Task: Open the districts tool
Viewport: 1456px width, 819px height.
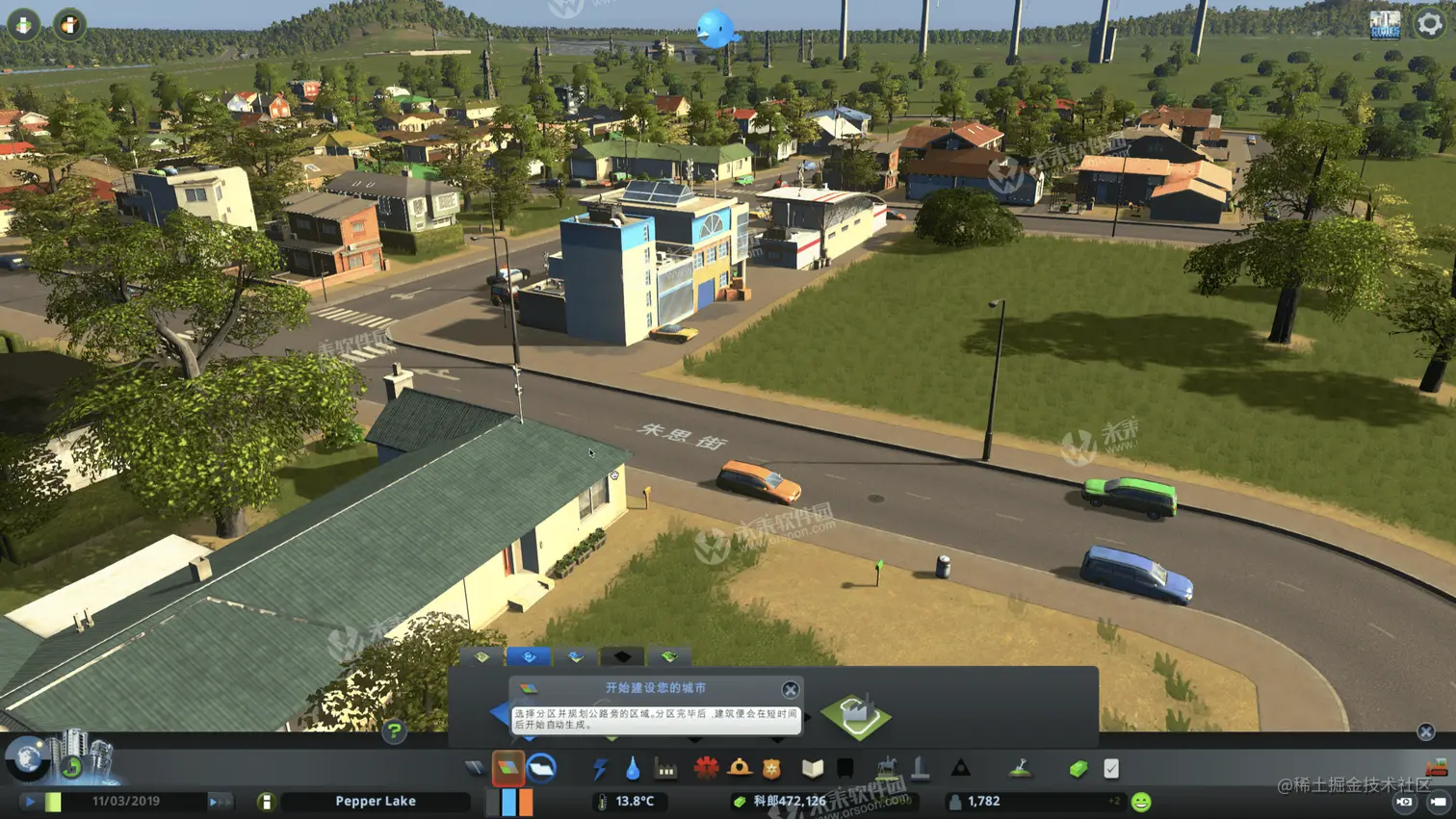Action: click(542, 768)
